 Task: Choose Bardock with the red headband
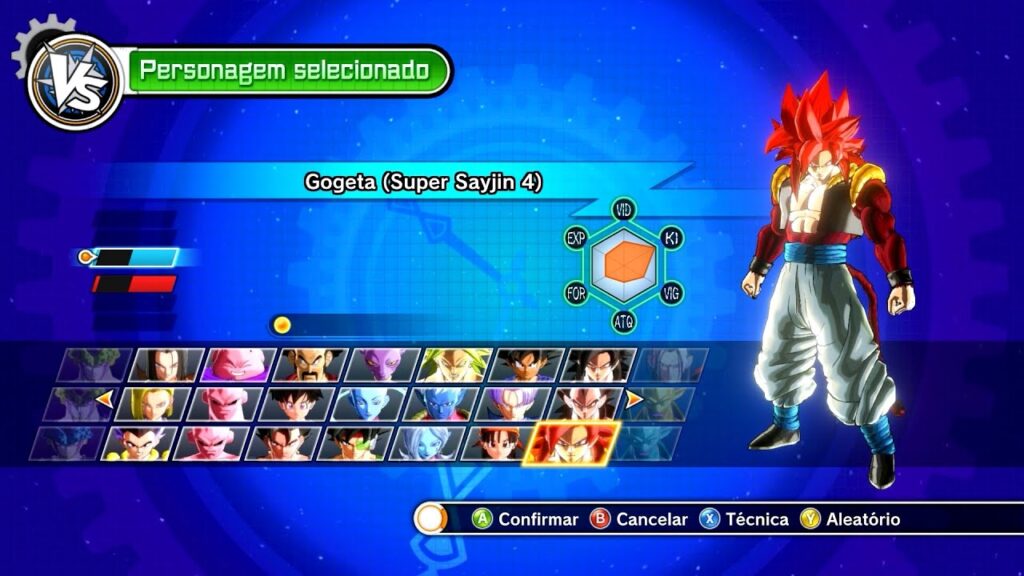pyautogui.click(x=355, y=442)
